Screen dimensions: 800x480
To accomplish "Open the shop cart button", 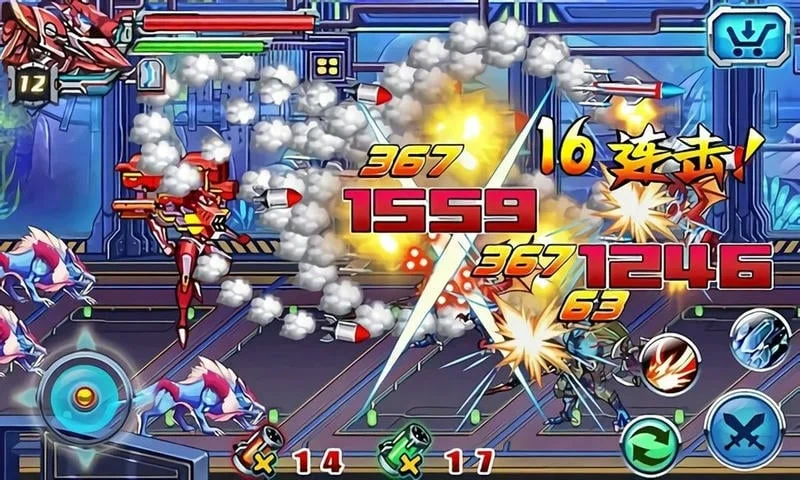I will pos(749,36).
